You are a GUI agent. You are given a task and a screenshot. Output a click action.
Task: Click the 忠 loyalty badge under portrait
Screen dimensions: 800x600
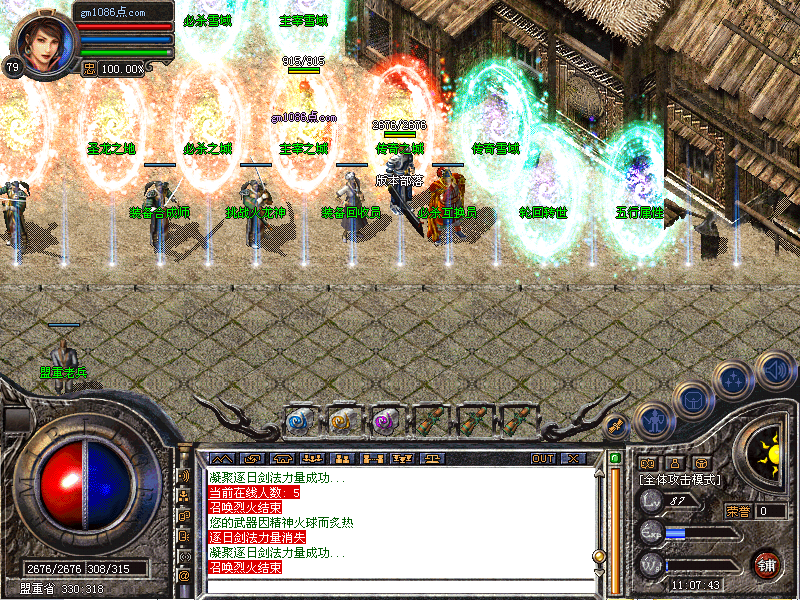tap(88, 69)
